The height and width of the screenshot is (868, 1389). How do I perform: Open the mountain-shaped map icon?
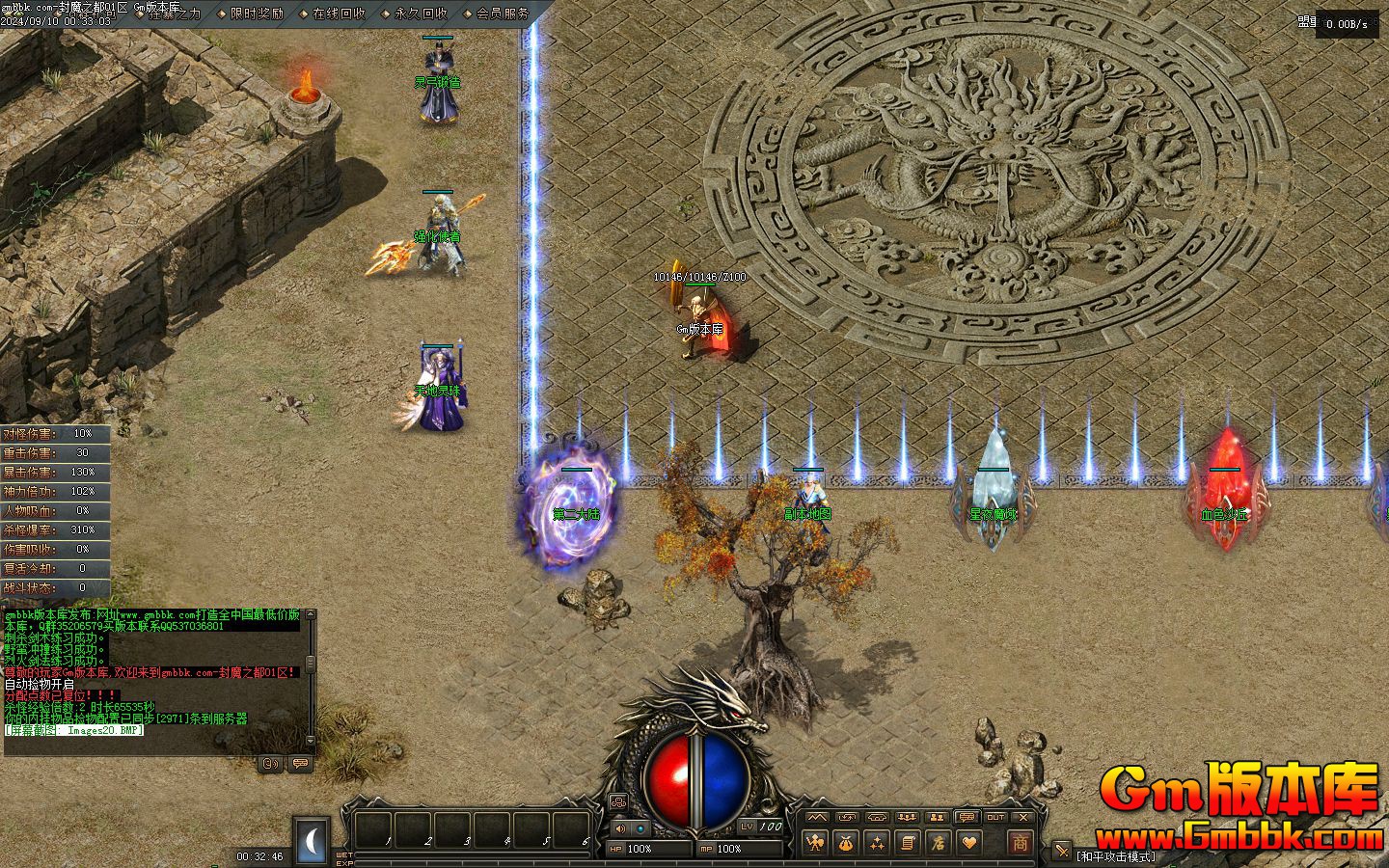(817, 817)
